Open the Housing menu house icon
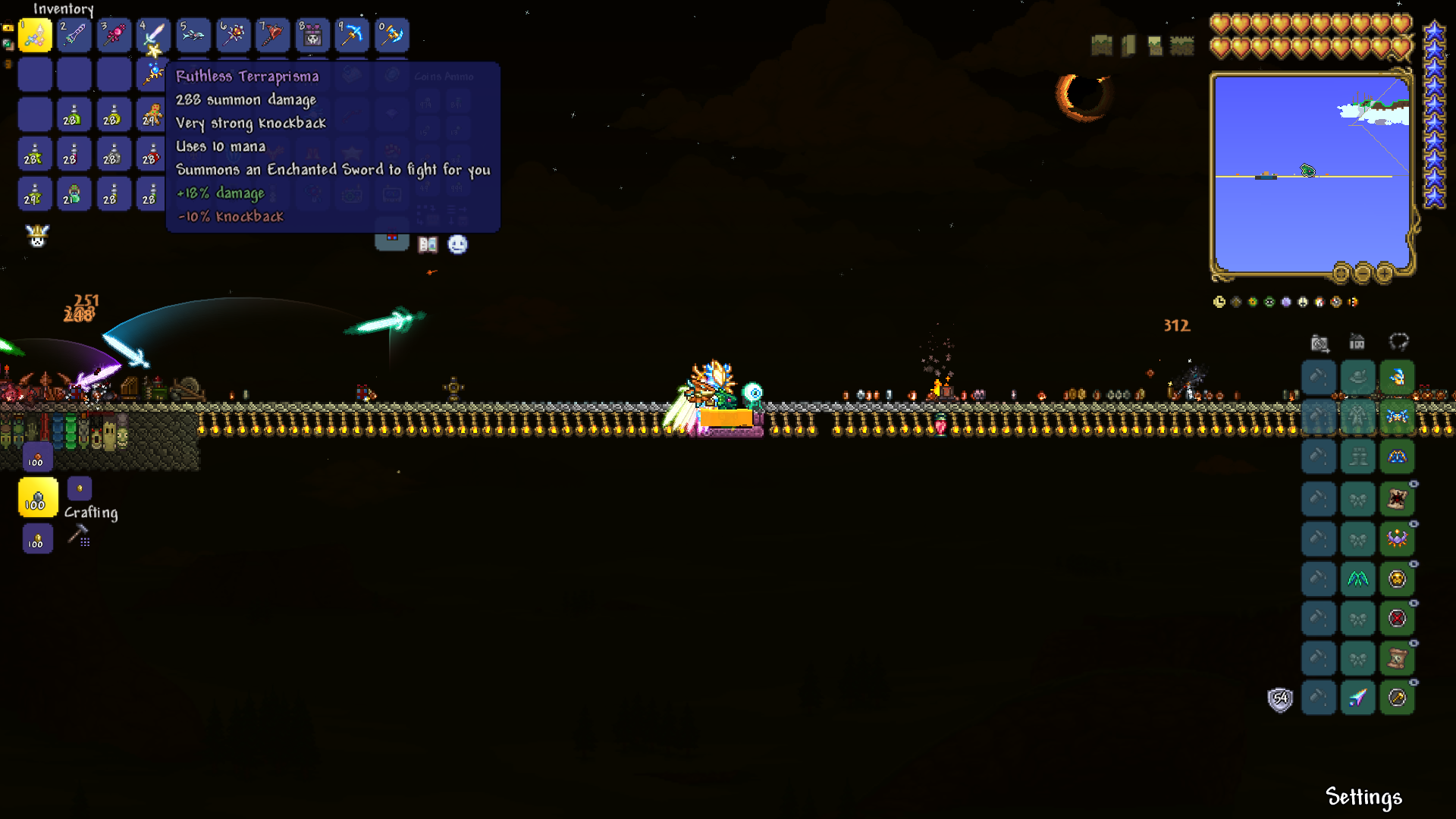Screen dimensions: 1456x819 pos(1357,343)
